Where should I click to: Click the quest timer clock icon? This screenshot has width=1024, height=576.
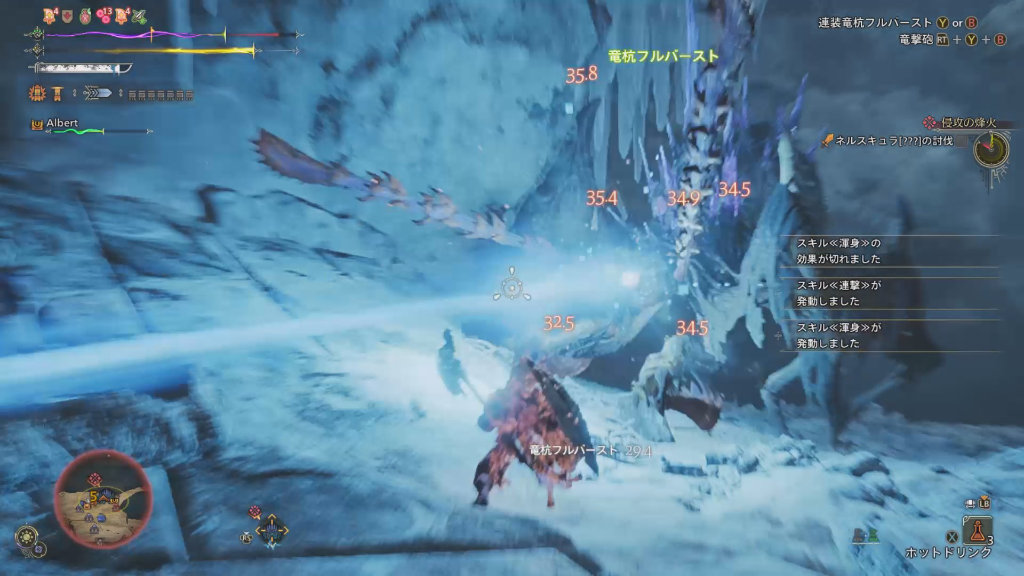click(x=992, y=149)
